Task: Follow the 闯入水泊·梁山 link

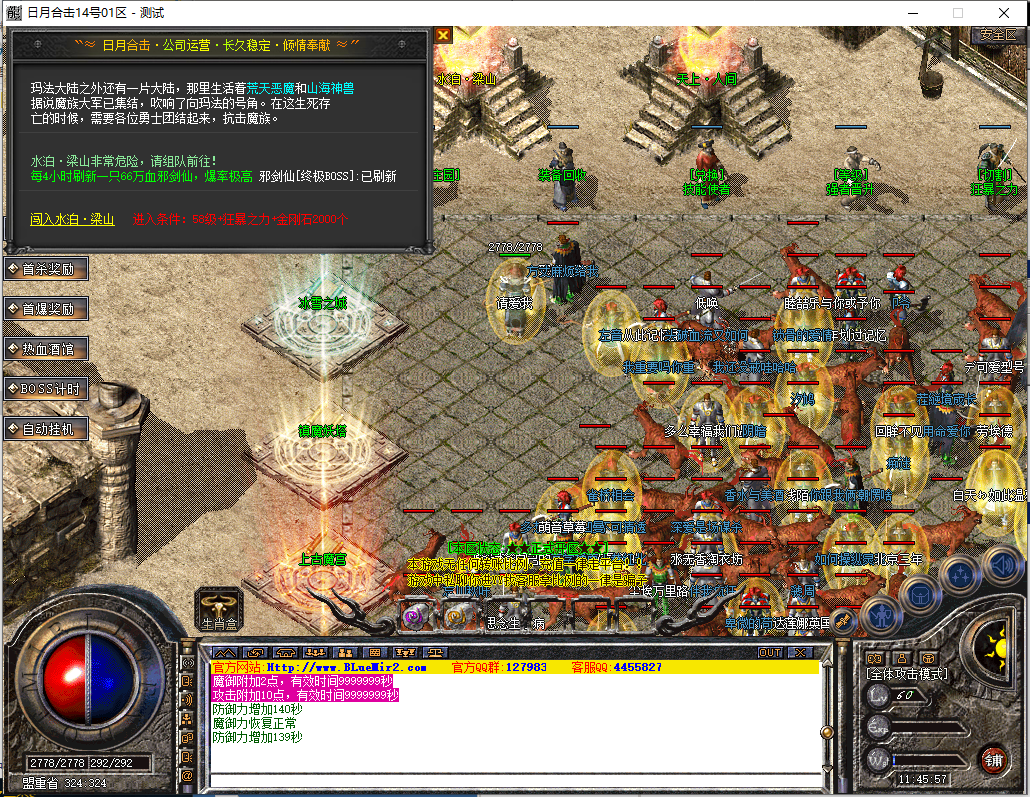Action: pyautogui.click(x=72, y=220)
